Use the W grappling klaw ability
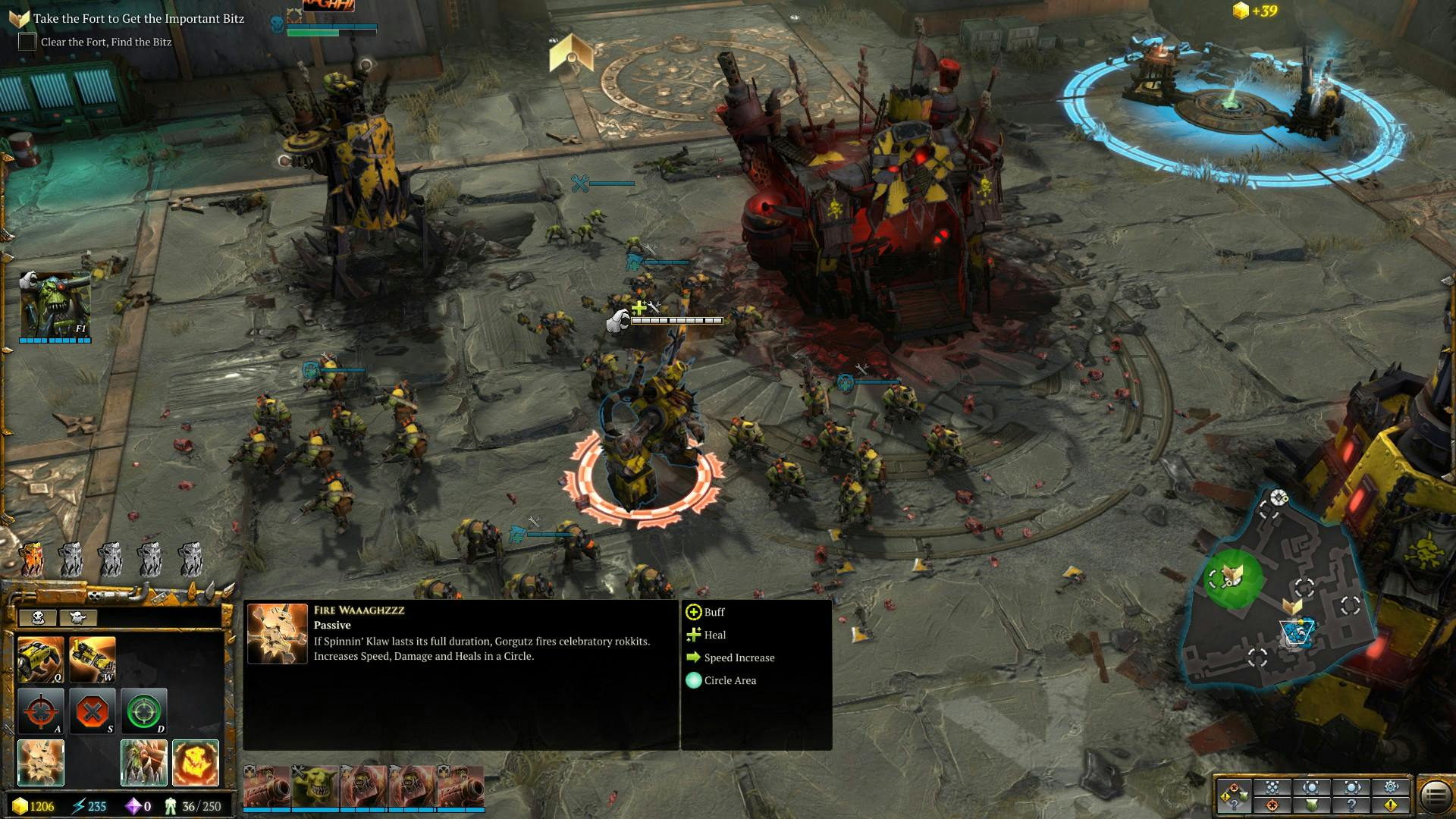This screenshot has height=819, width=1456. coord(92,659)
